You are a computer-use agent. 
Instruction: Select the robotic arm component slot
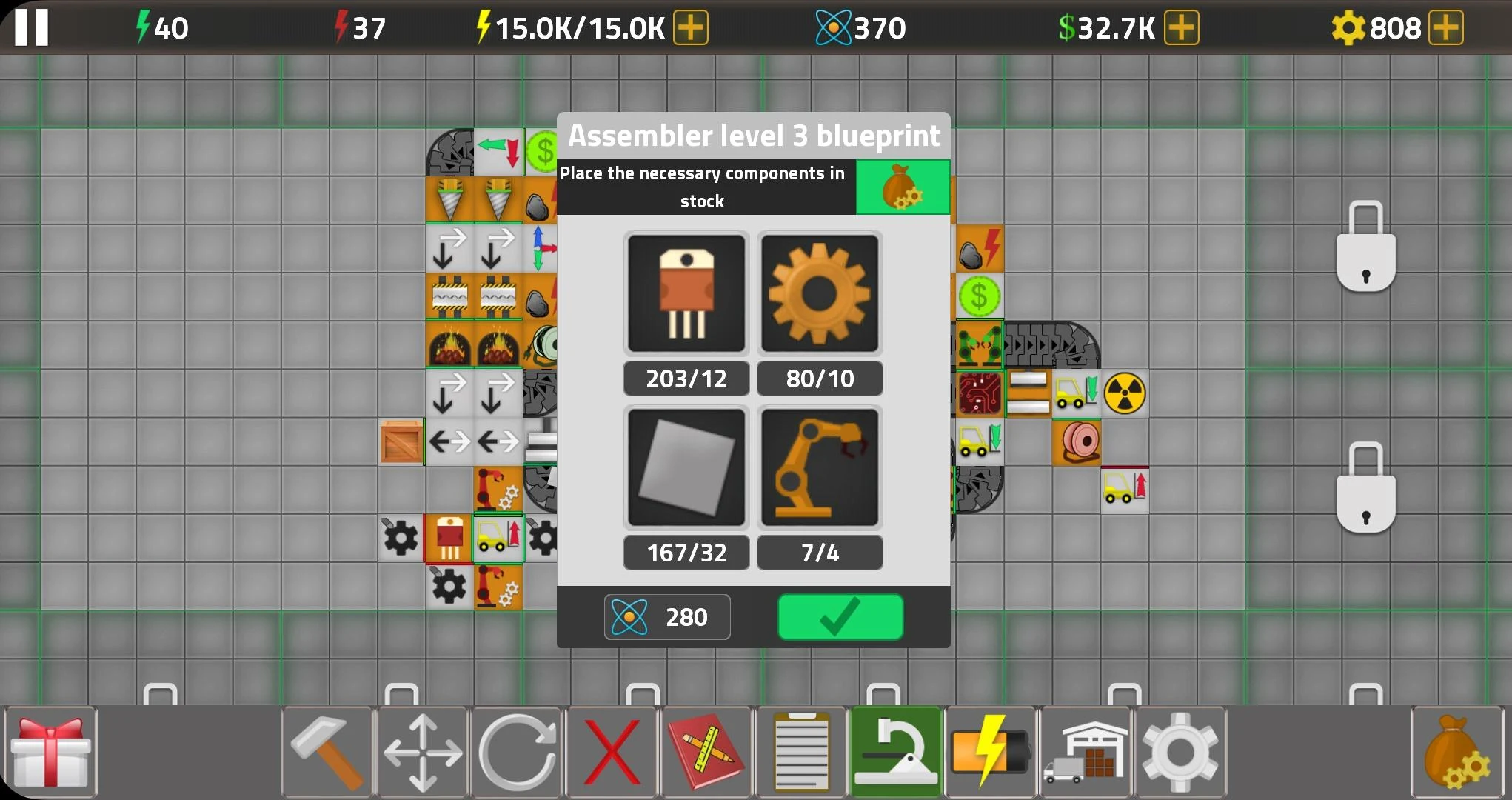(x=820, y=467)
